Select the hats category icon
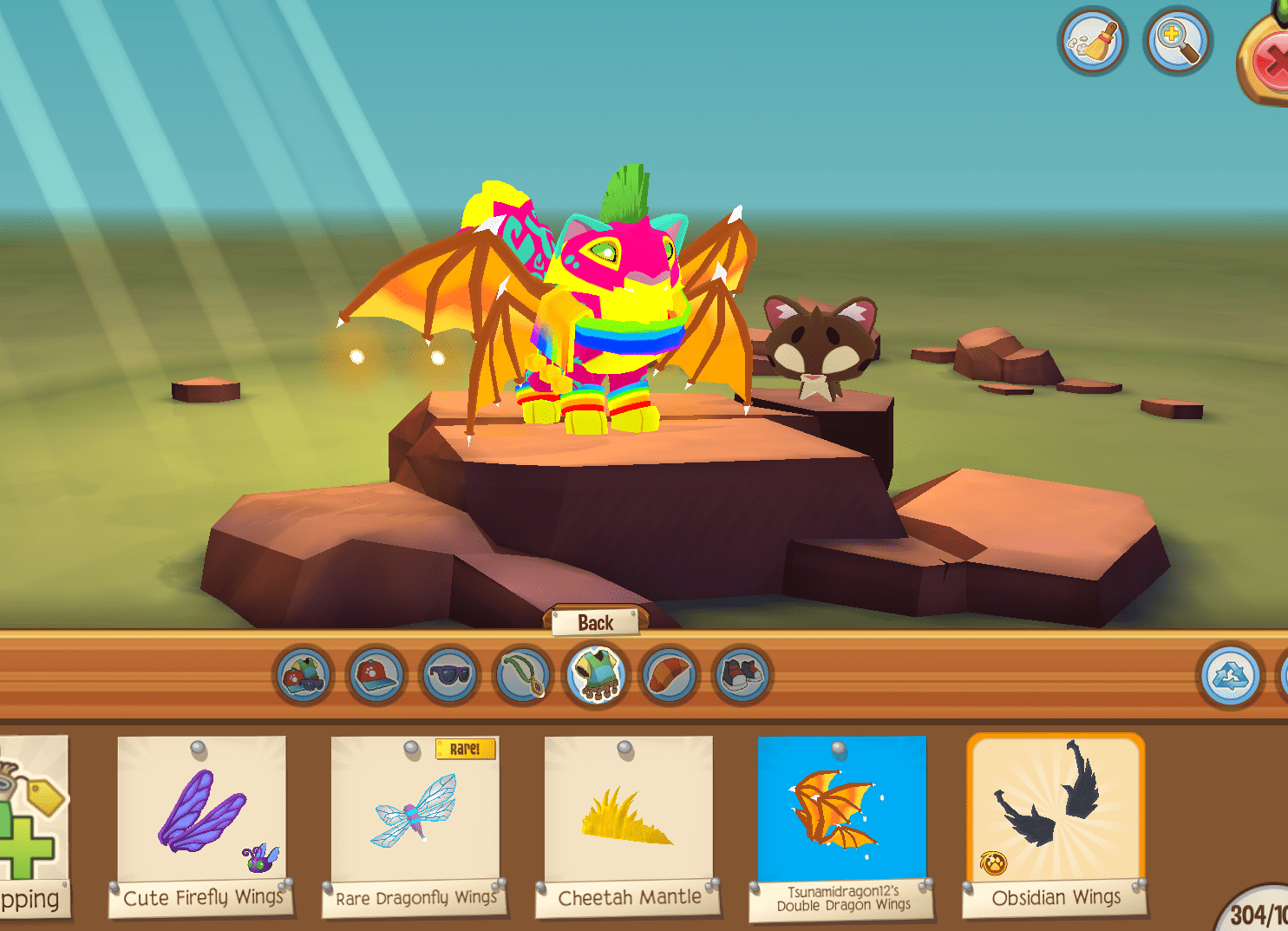Screen dimensions: 1288x931 [x=376, y=677]
